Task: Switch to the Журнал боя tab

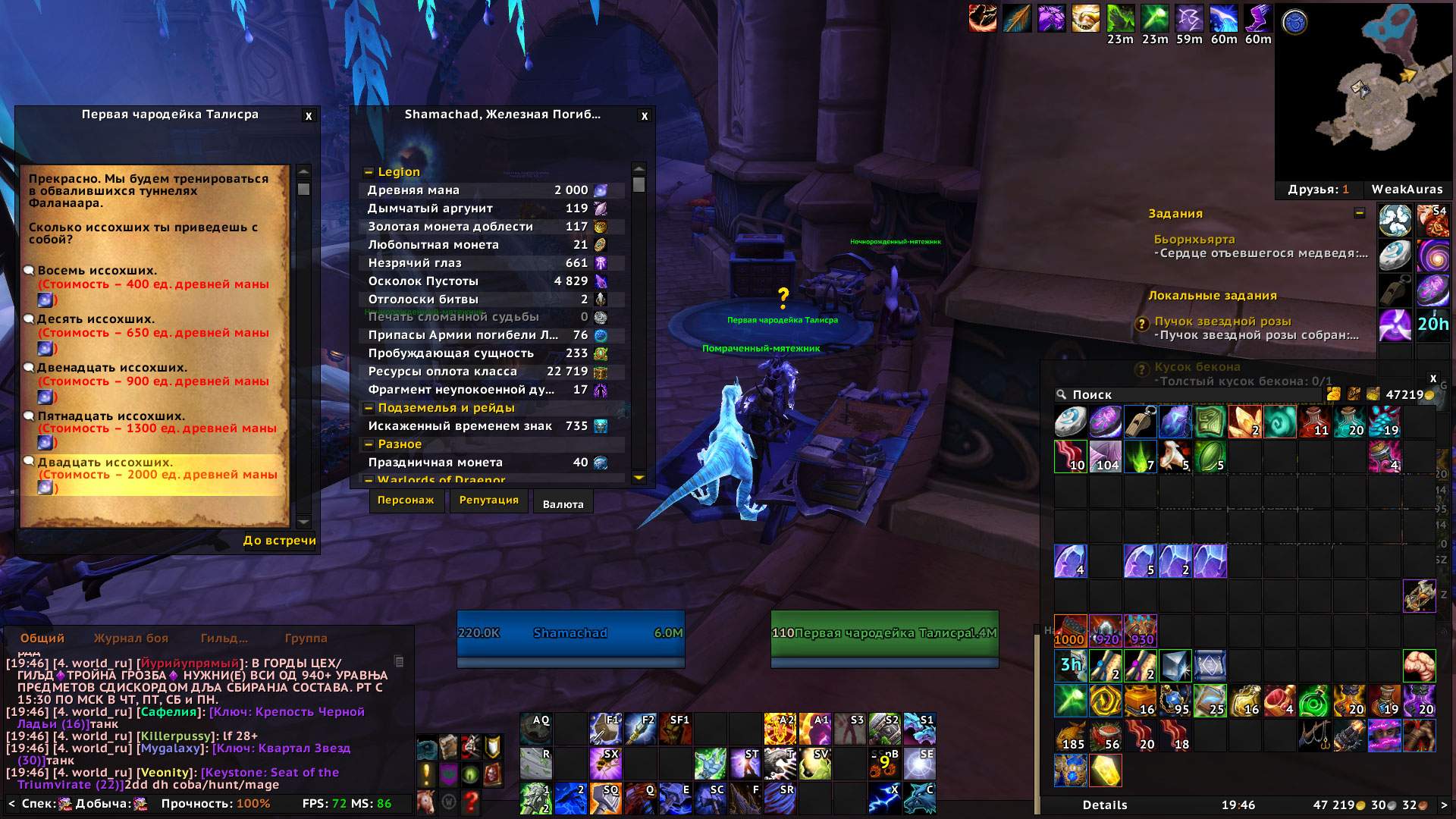Action: click(x=131, y=639)
